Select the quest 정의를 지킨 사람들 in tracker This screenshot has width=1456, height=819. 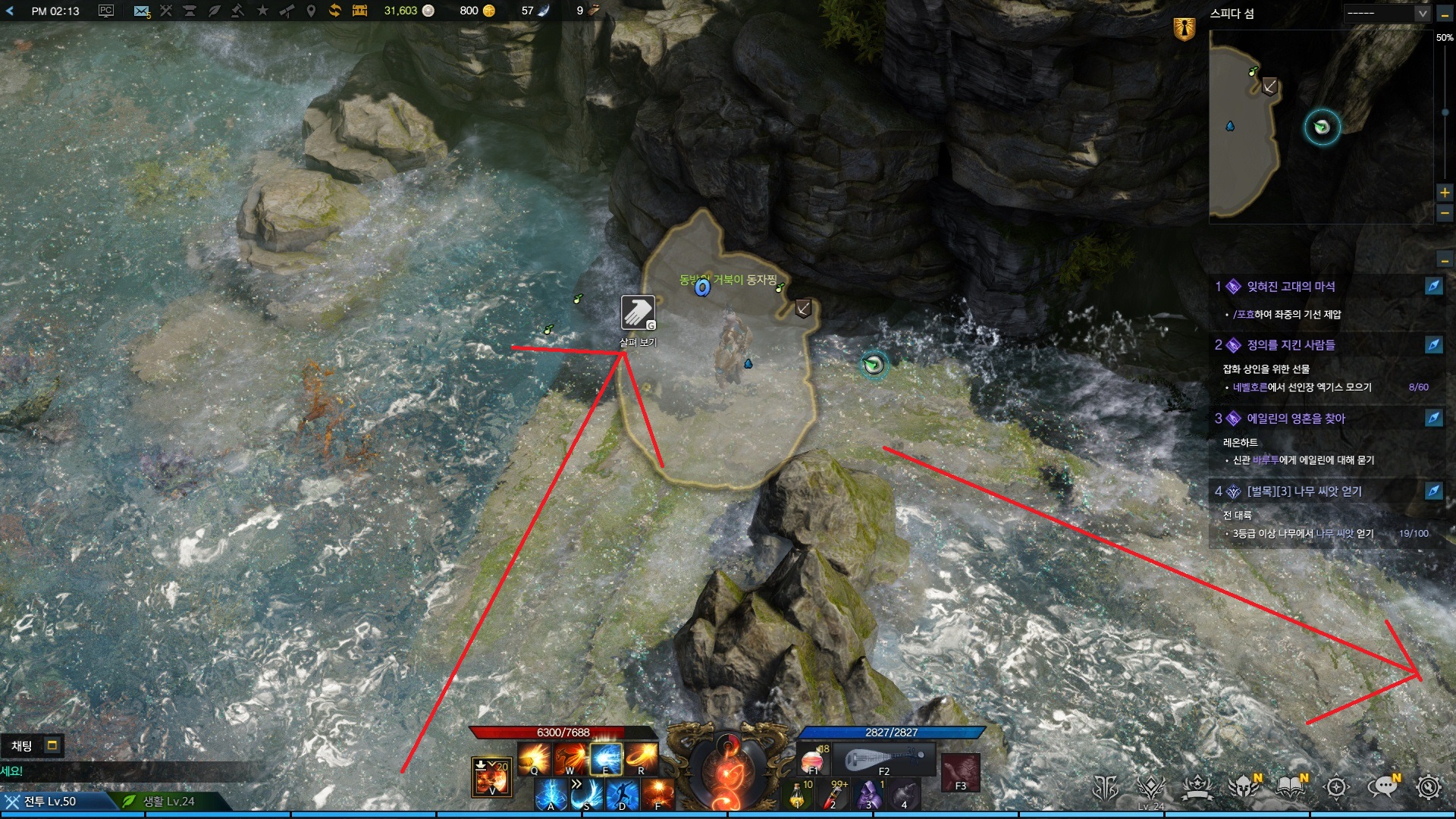pos(1291,345)
